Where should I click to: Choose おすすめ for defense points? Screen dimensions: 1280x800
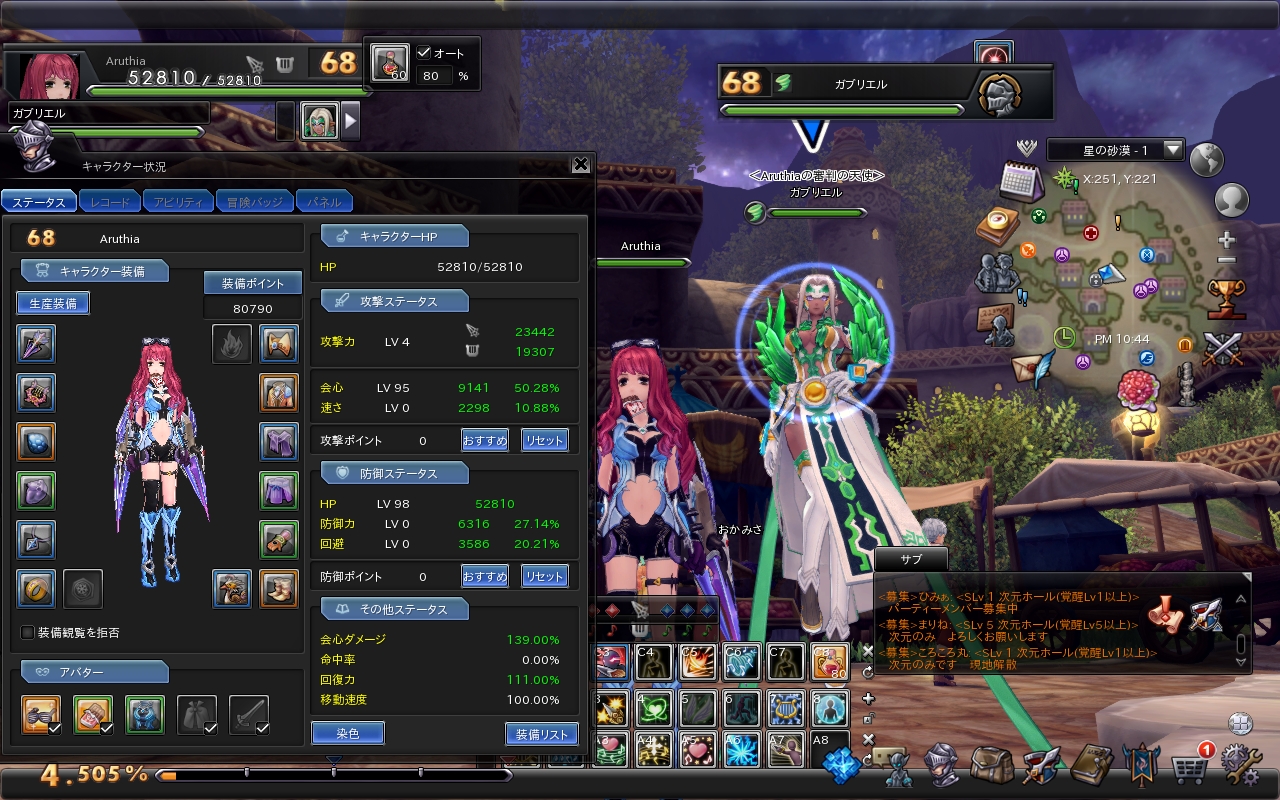485,576
